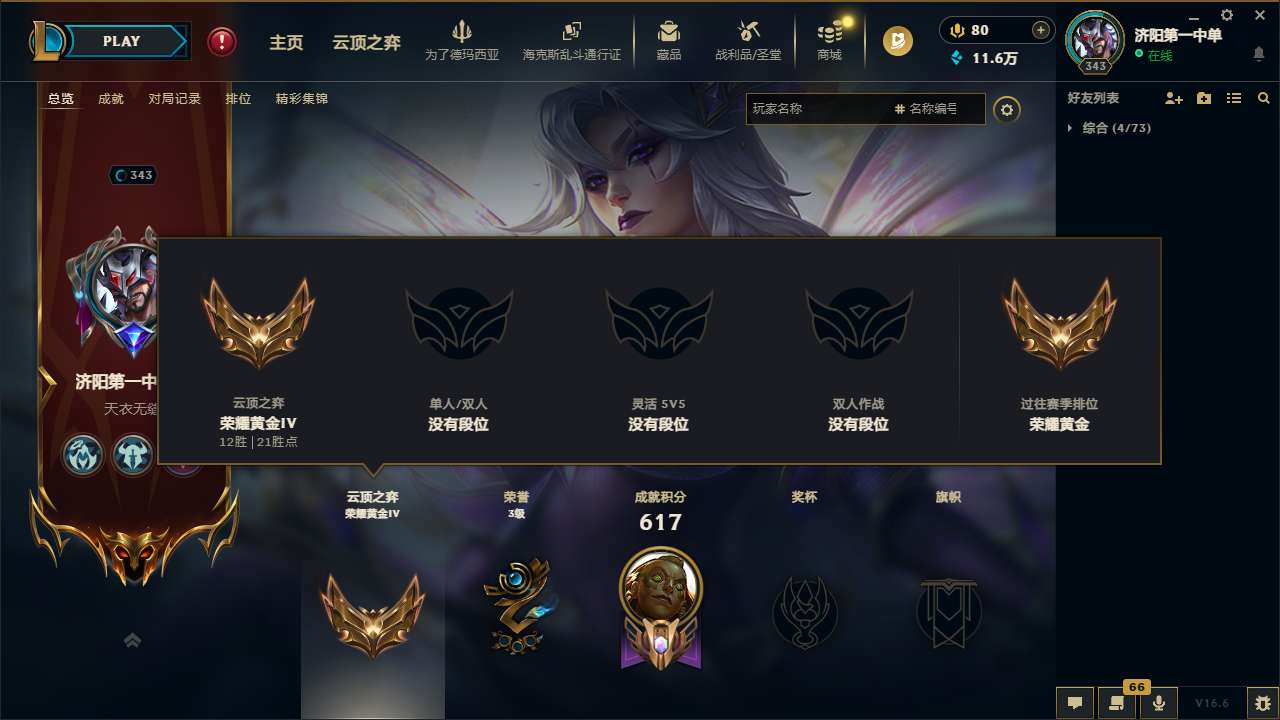Image resolution: width=1280 pixels, height=720 pixels.
Task: Click the red alert notification beside PLAY
Action: point(221,42)
